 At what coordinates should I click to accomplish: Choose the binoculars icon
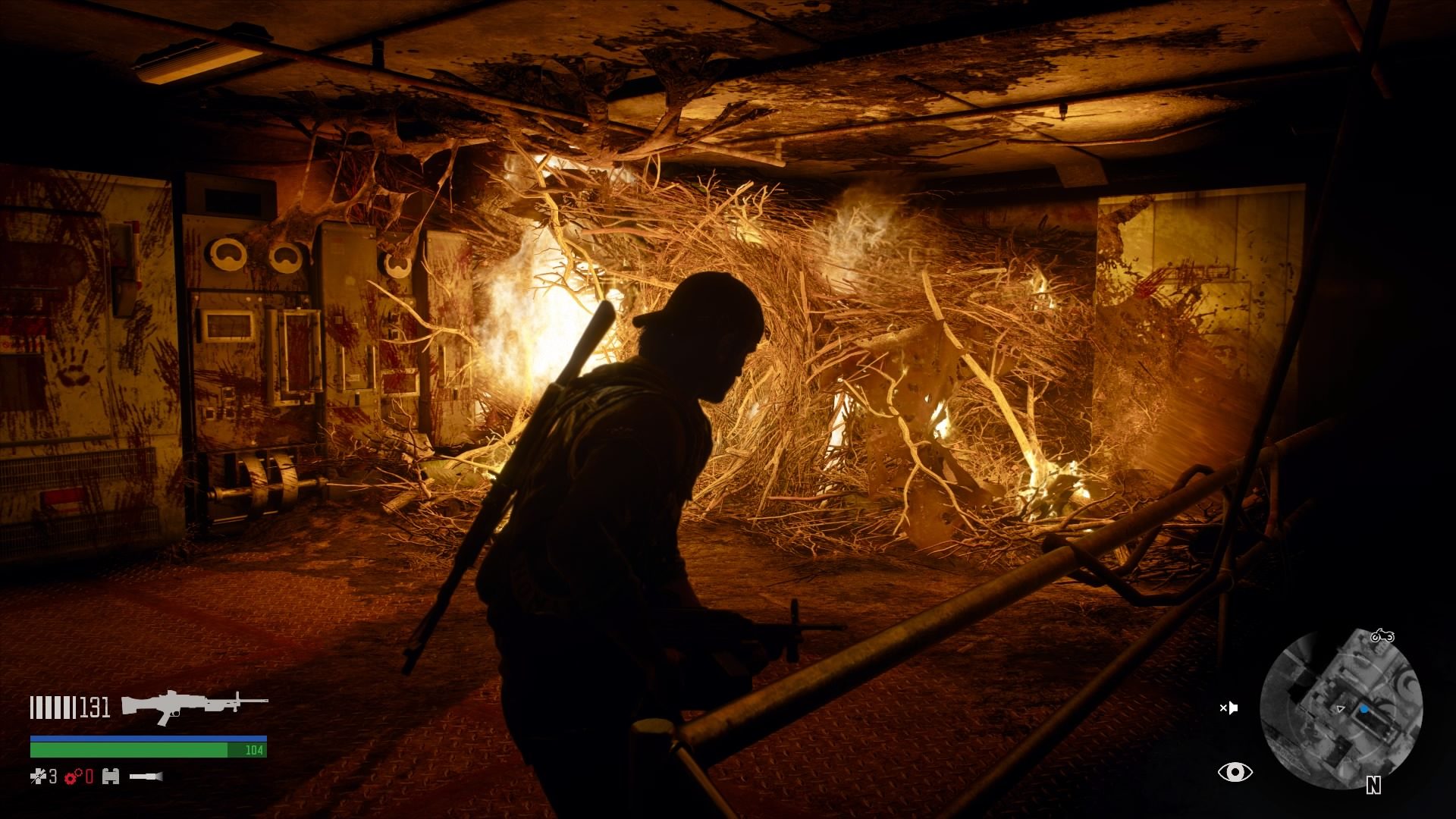(x=111, y=776)
